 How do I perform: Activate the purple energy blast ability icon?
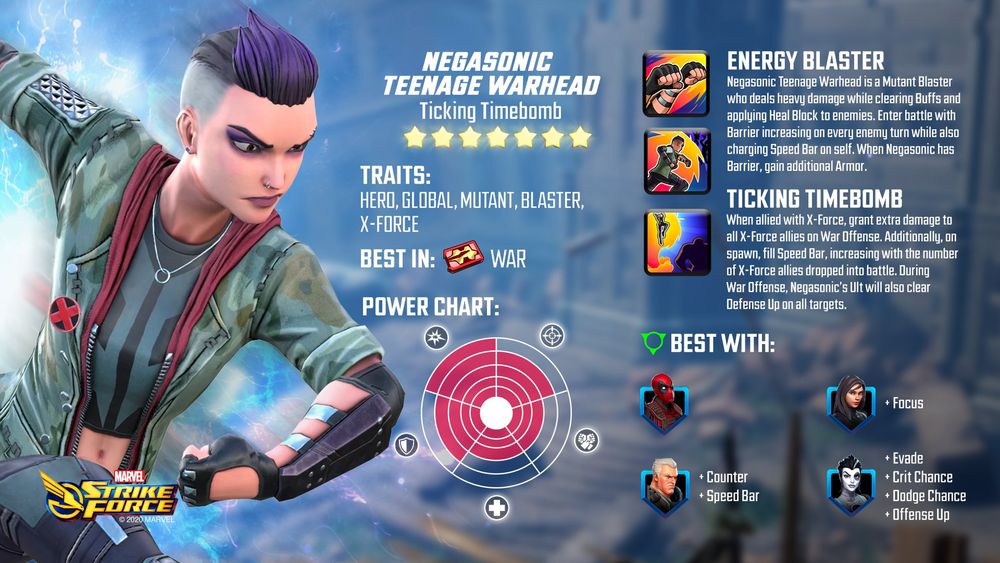click(x=677, y=242)
